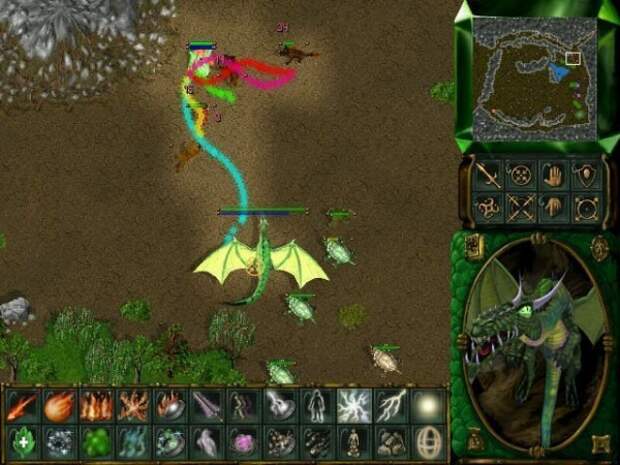Activate the glowing light orb spell
The image size is (620, 465).
(428, 405)
